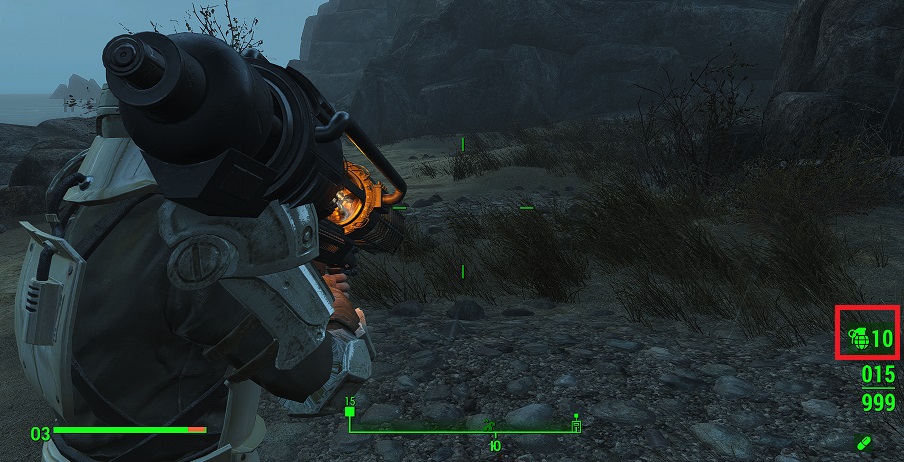Select the grenade icon on the HUD
Viewport: 904px width, 462px height.
[858, 339]
